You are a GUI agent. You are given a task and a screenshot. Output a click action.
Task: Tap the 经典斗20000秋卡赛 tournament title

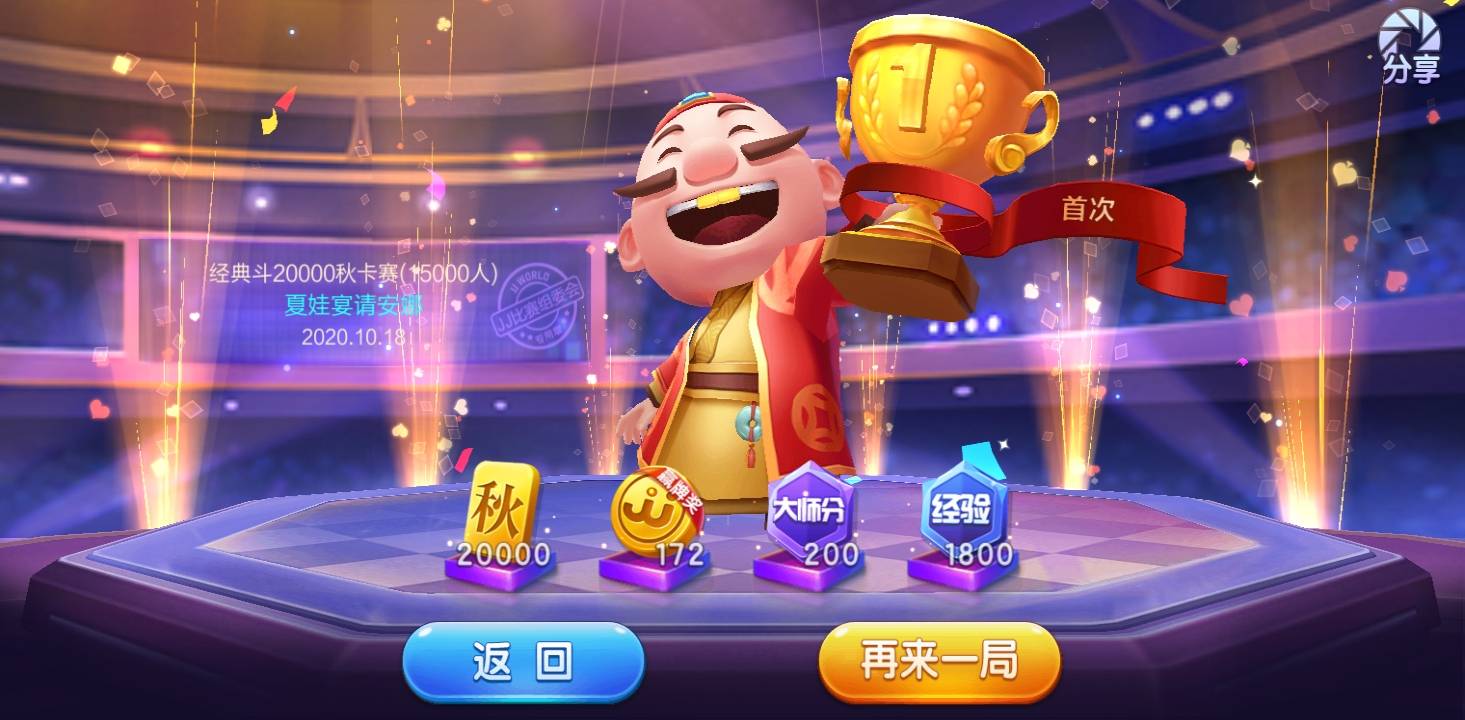point(350,270)
